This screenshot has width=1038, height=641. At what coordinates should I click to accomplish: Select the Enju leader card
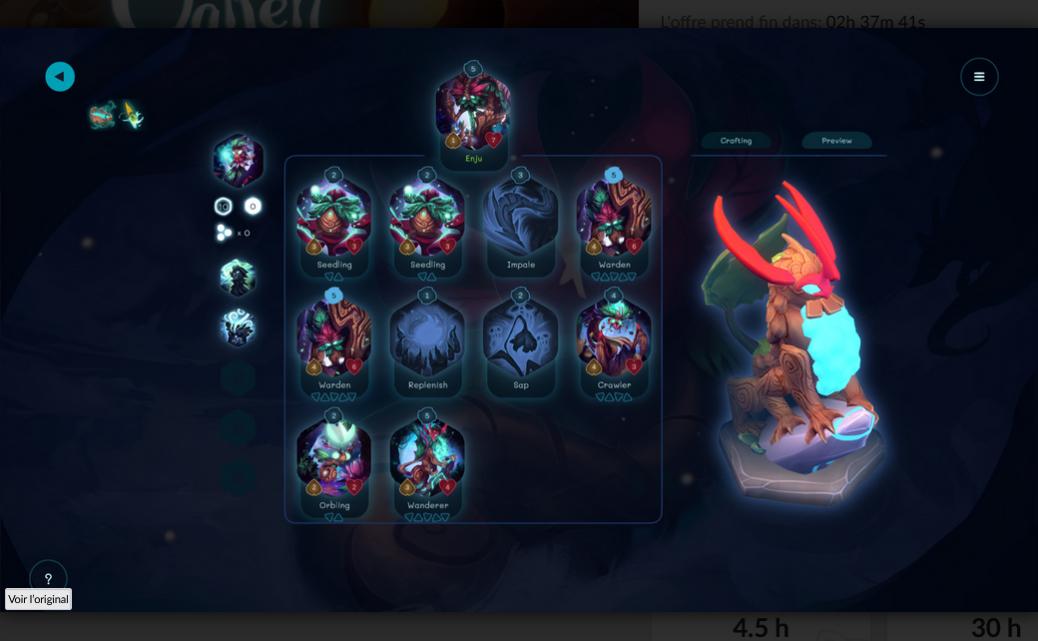[x=473, y=113]
